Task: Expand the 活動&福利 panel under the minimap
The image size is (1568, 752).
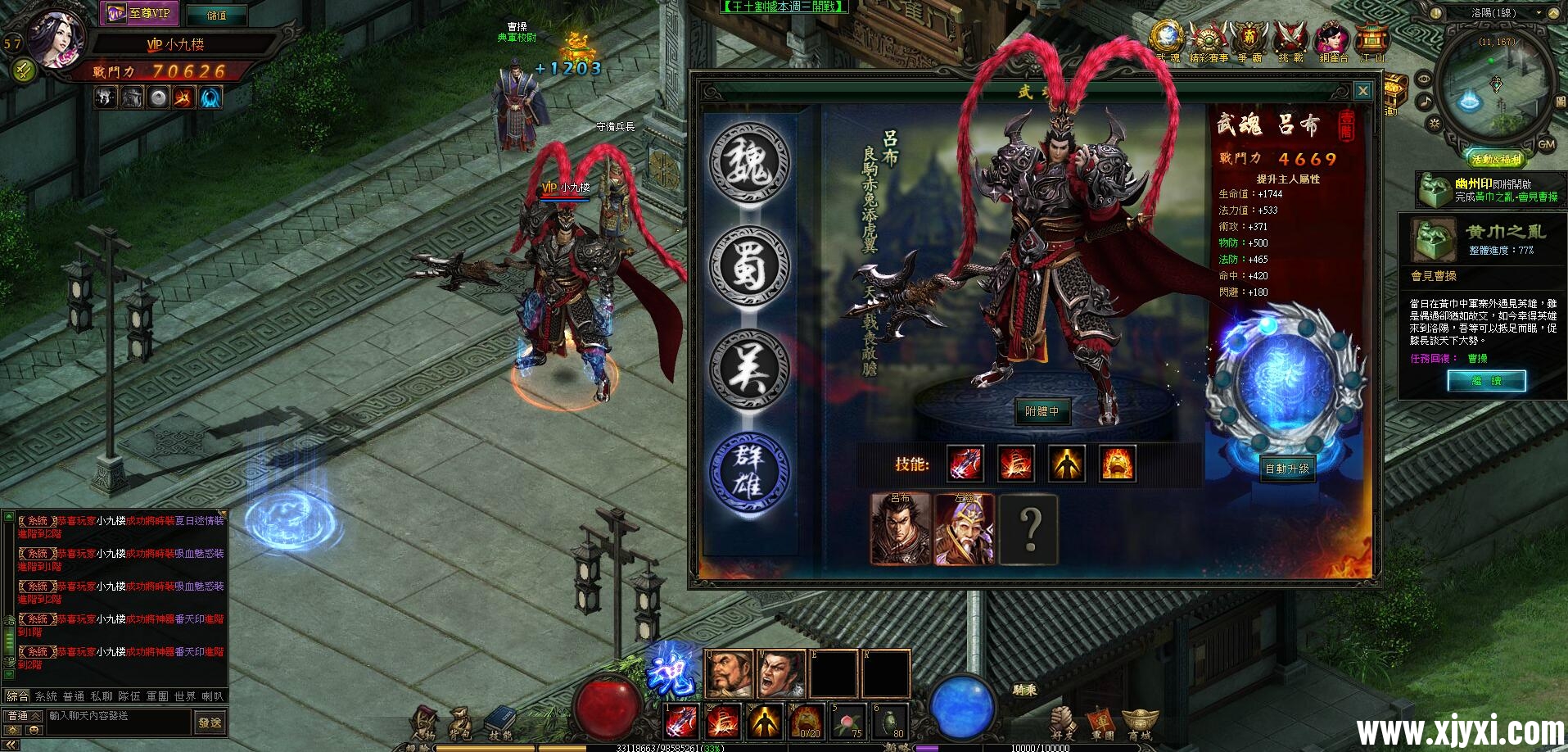Action: pos(1496,157)
